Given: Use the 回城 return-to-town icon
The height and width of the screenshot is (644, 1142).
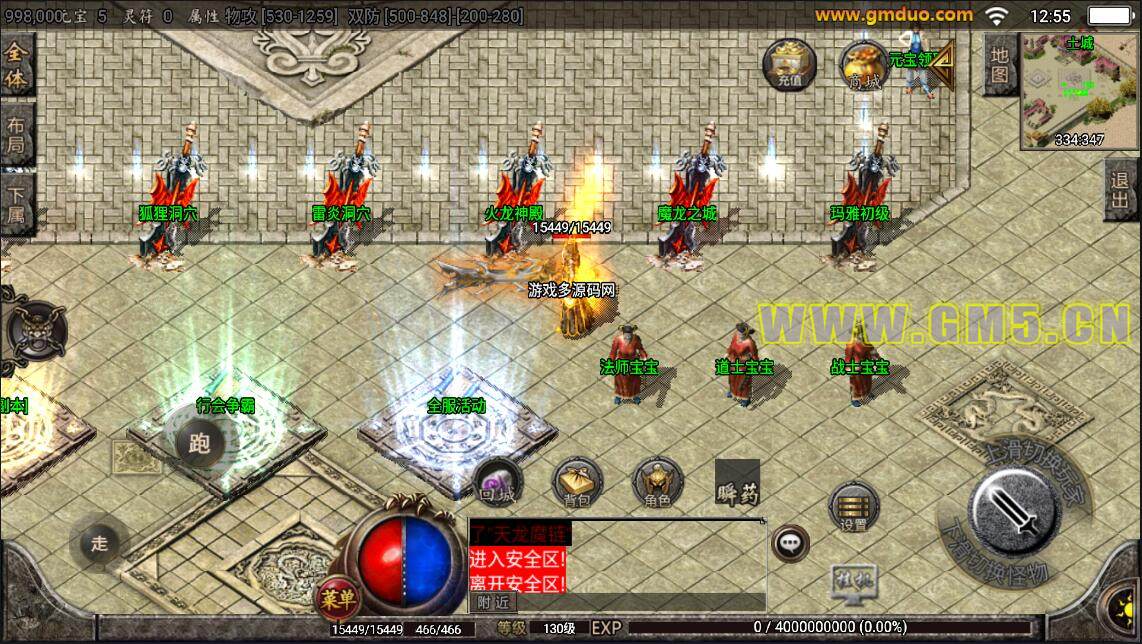Looking at the screenshot, I should [x=497, y=482].
